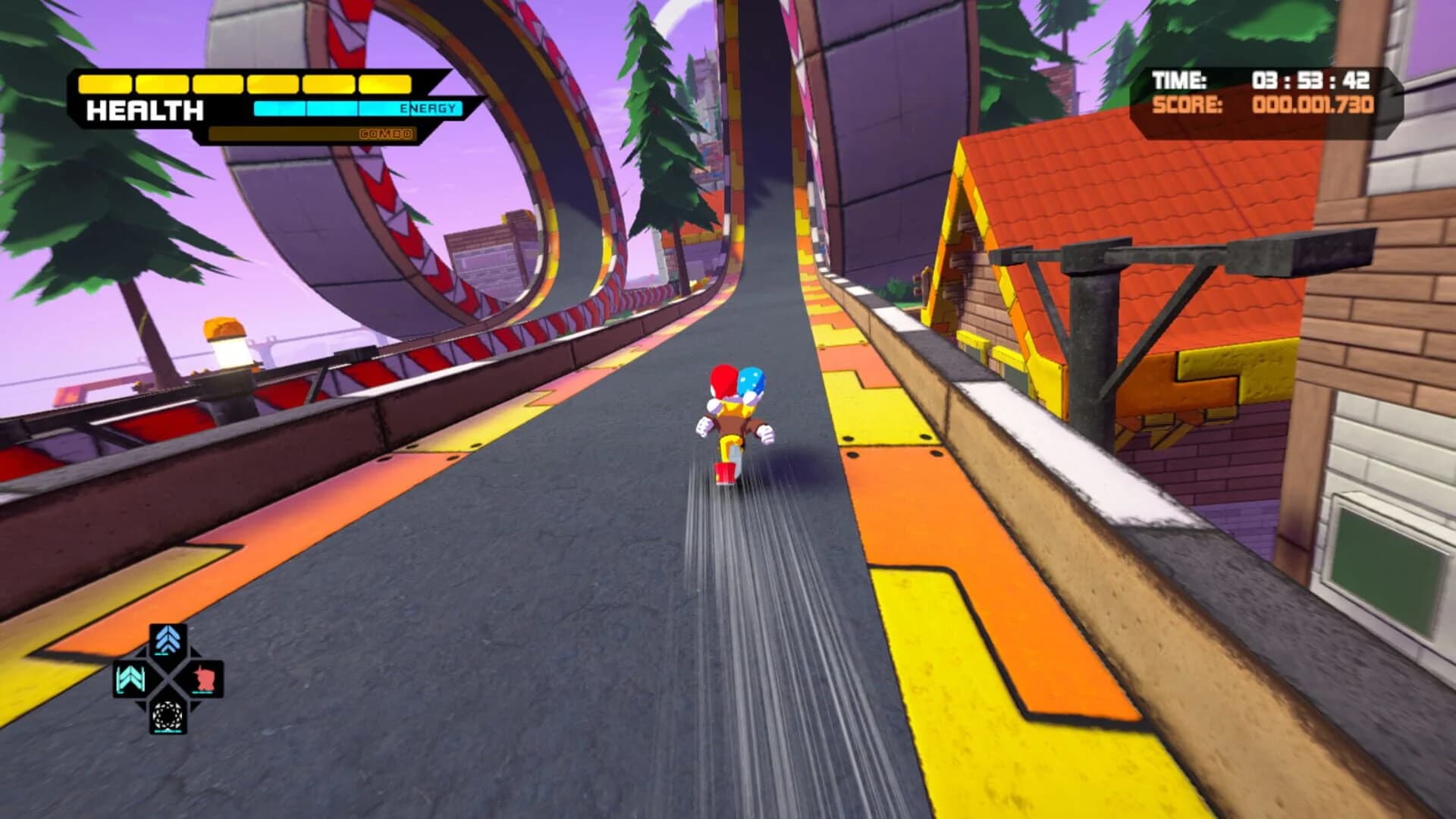
Task: Activate the red character transformation icon
Action: click(x=206, y=677)
